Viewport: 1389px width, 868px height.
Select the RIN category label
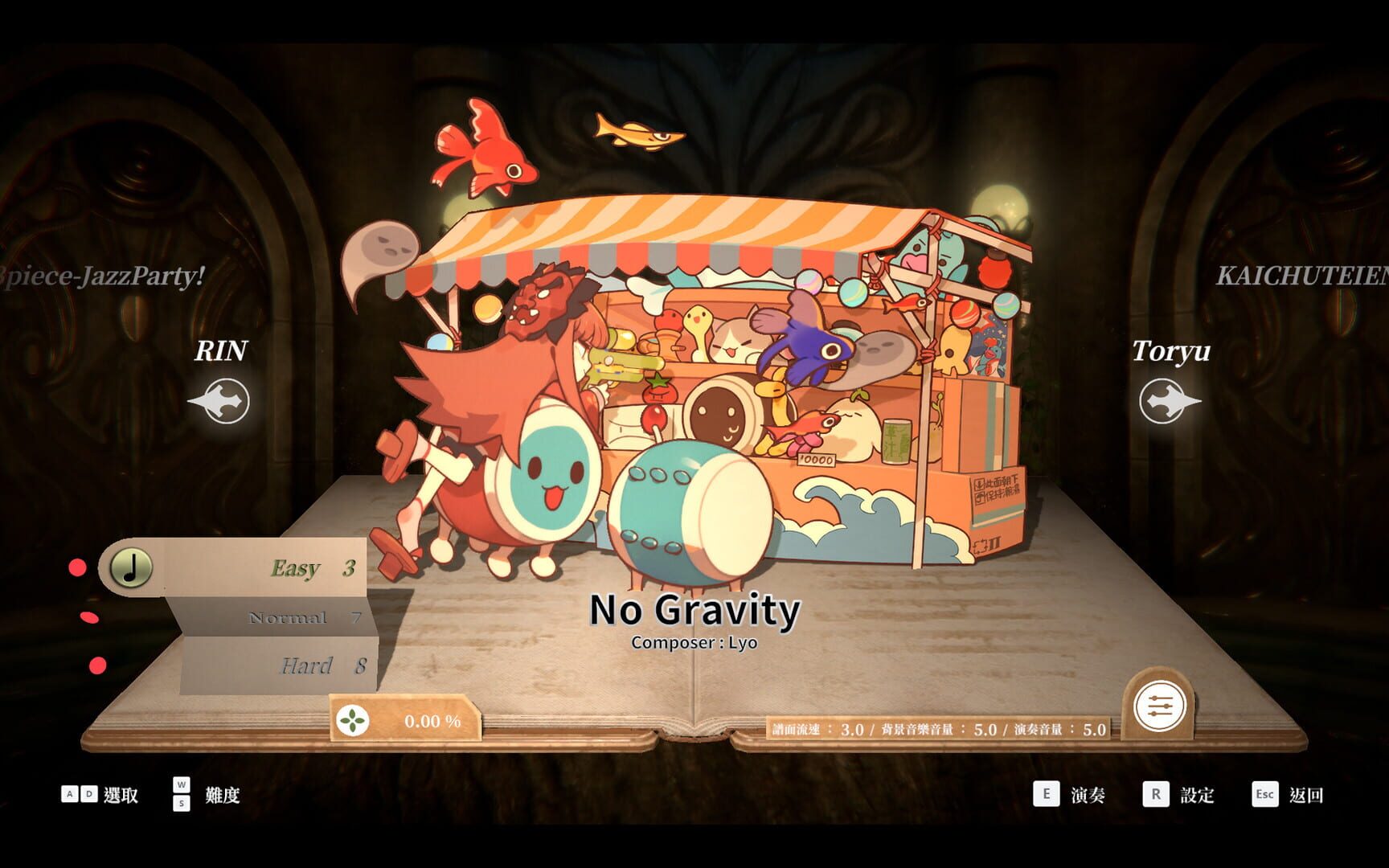(x=222, y=351)
